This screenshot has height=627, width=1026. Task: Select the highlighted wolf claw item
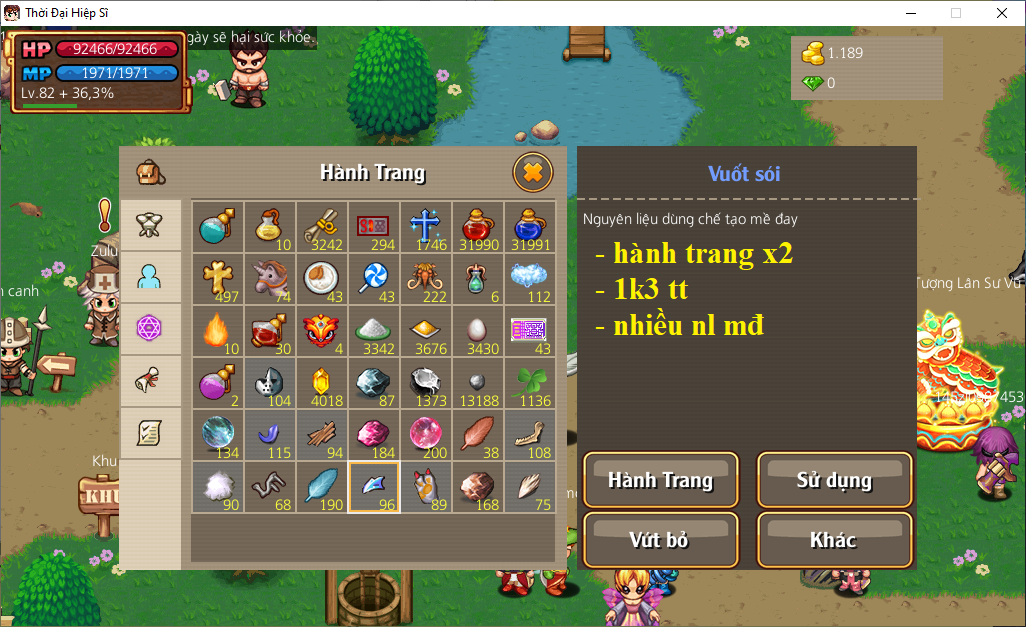[374, 486]
